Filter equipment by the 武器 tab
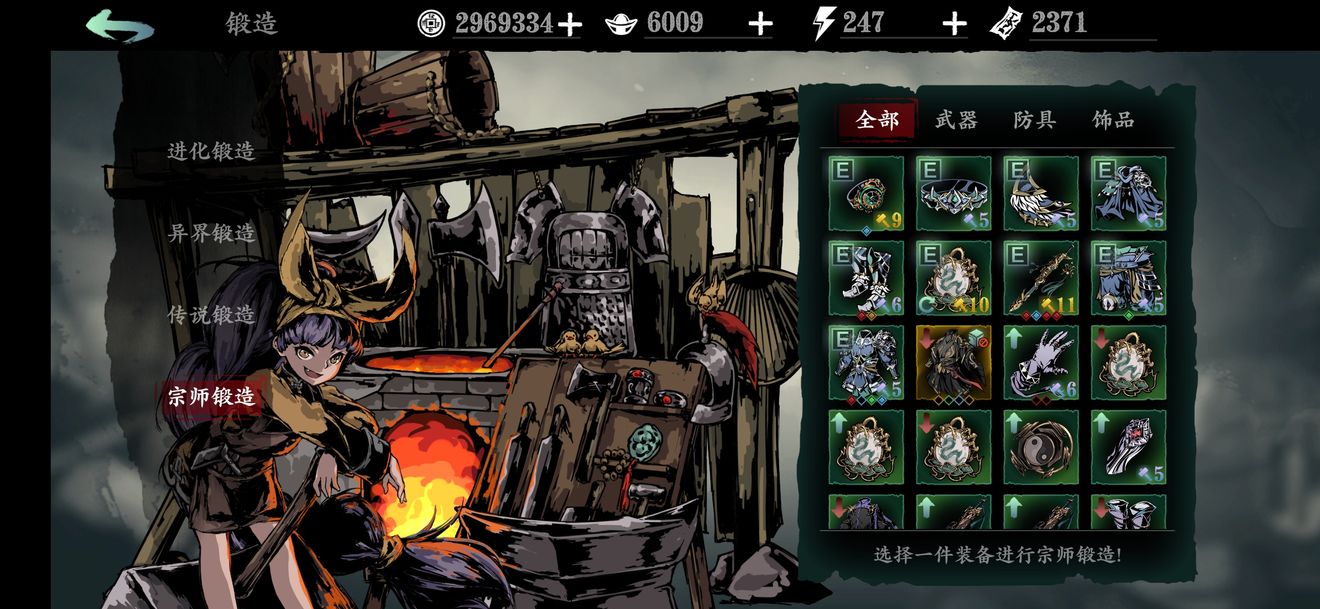1320x609 pixels. point(956,121)
